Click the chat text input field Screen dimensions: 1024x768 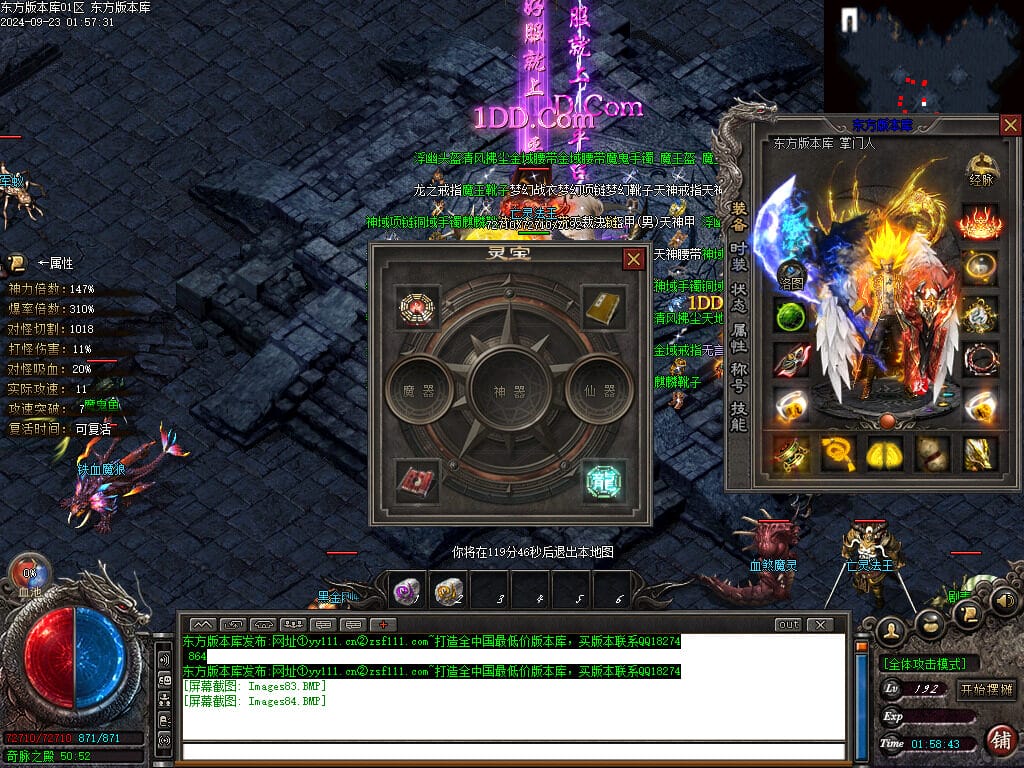(x=510, y=752)
